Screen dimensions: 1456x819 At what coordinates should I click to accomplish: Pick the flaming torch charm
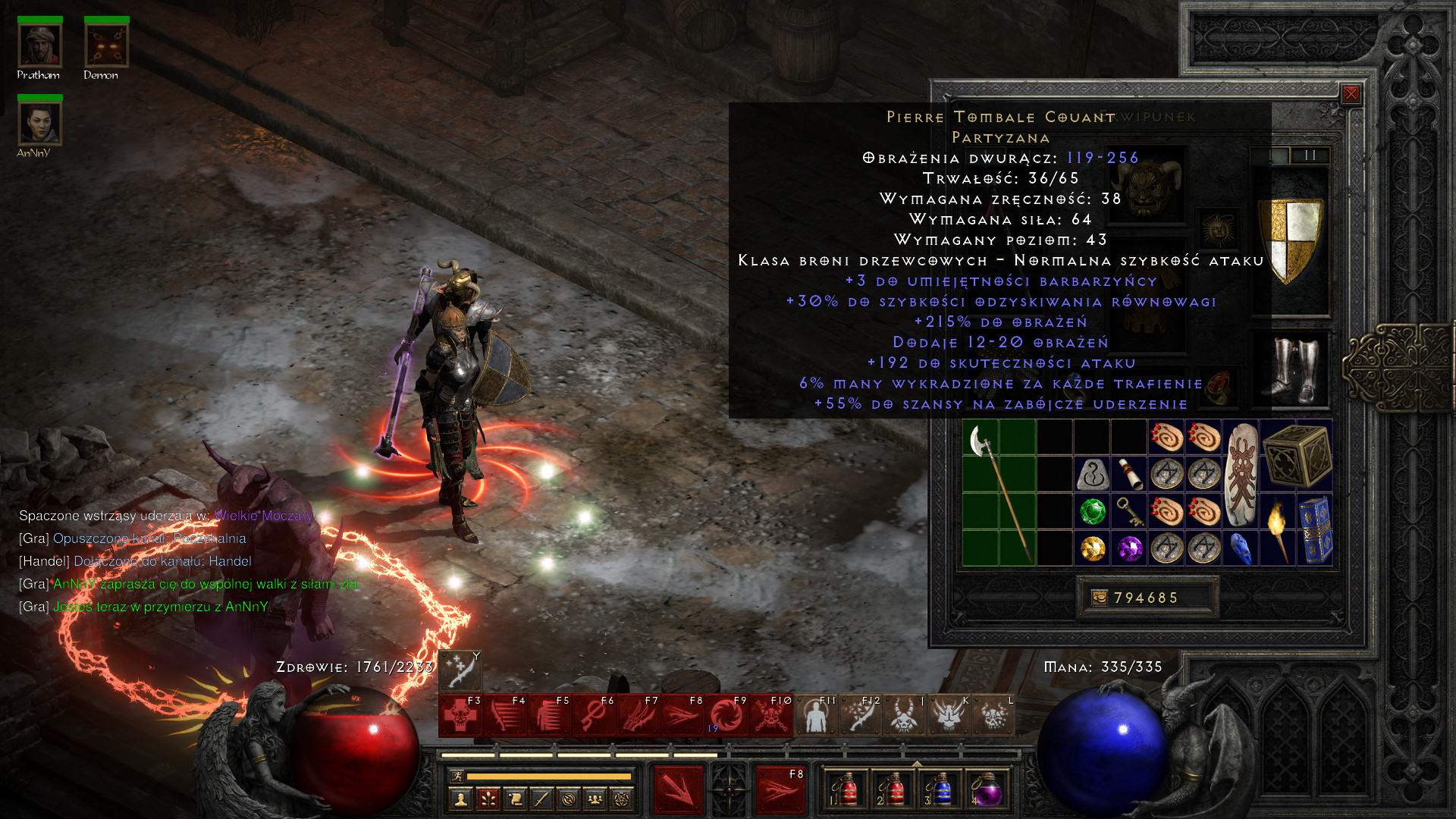click(x=1278, y=530)
